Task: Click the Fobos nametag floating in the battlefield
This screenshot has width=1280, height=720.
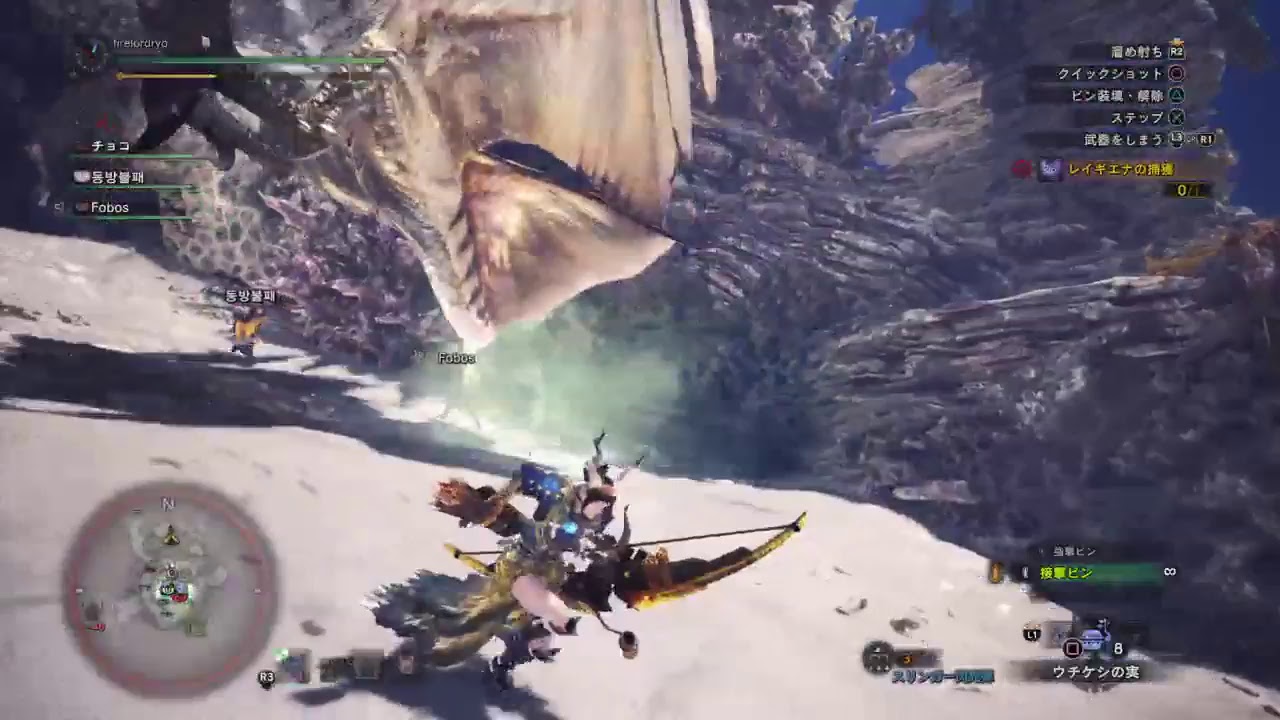Action: [x=456, y=355]
